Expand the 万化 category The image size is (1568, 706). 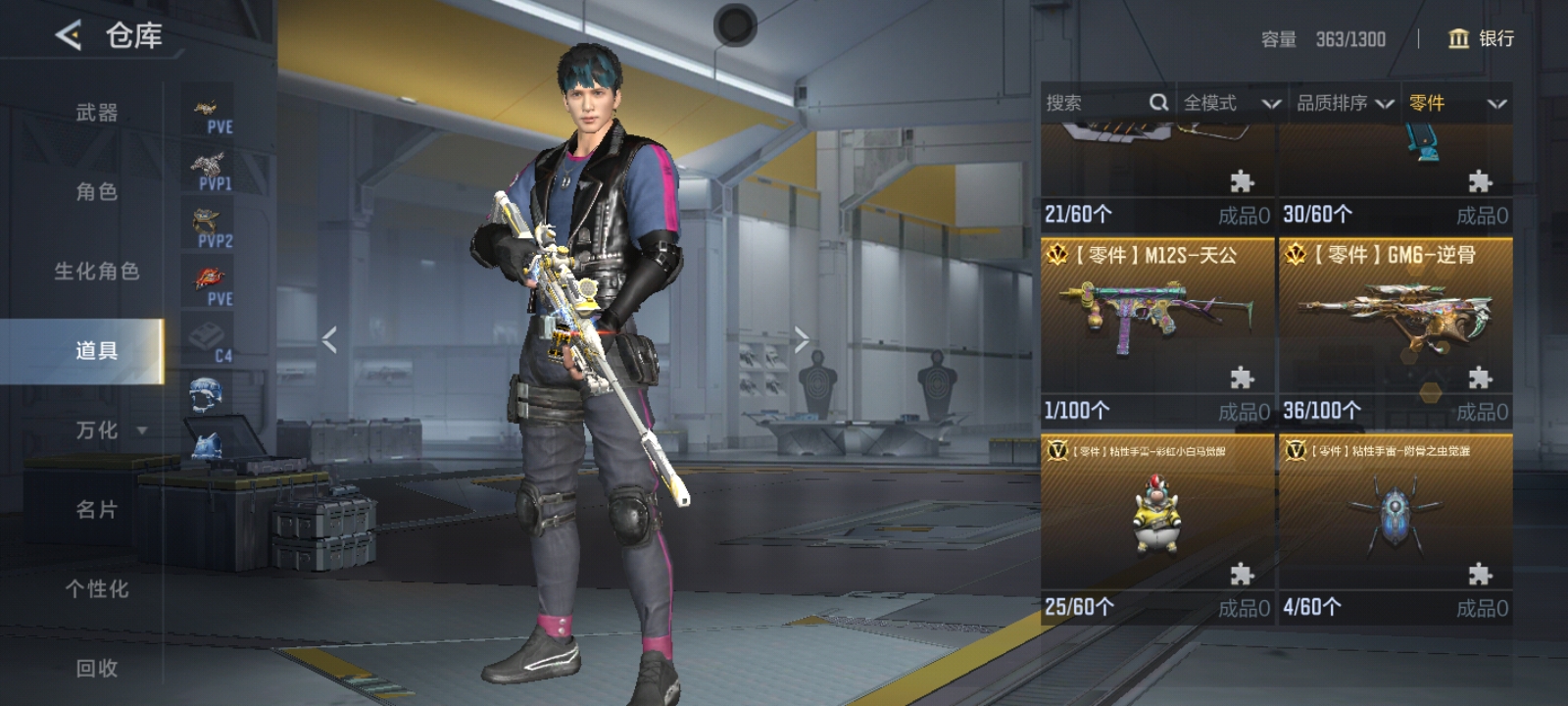108,430
